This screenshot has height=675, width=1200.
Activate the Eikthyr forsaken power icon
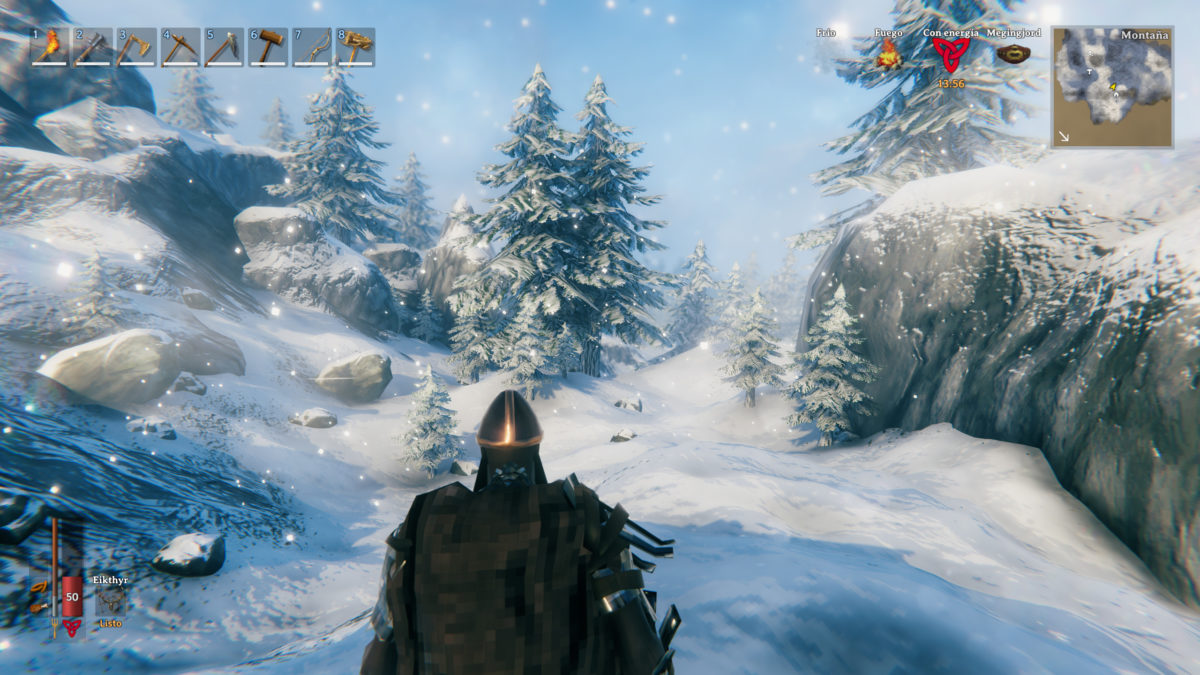click(x=111, y=600)
